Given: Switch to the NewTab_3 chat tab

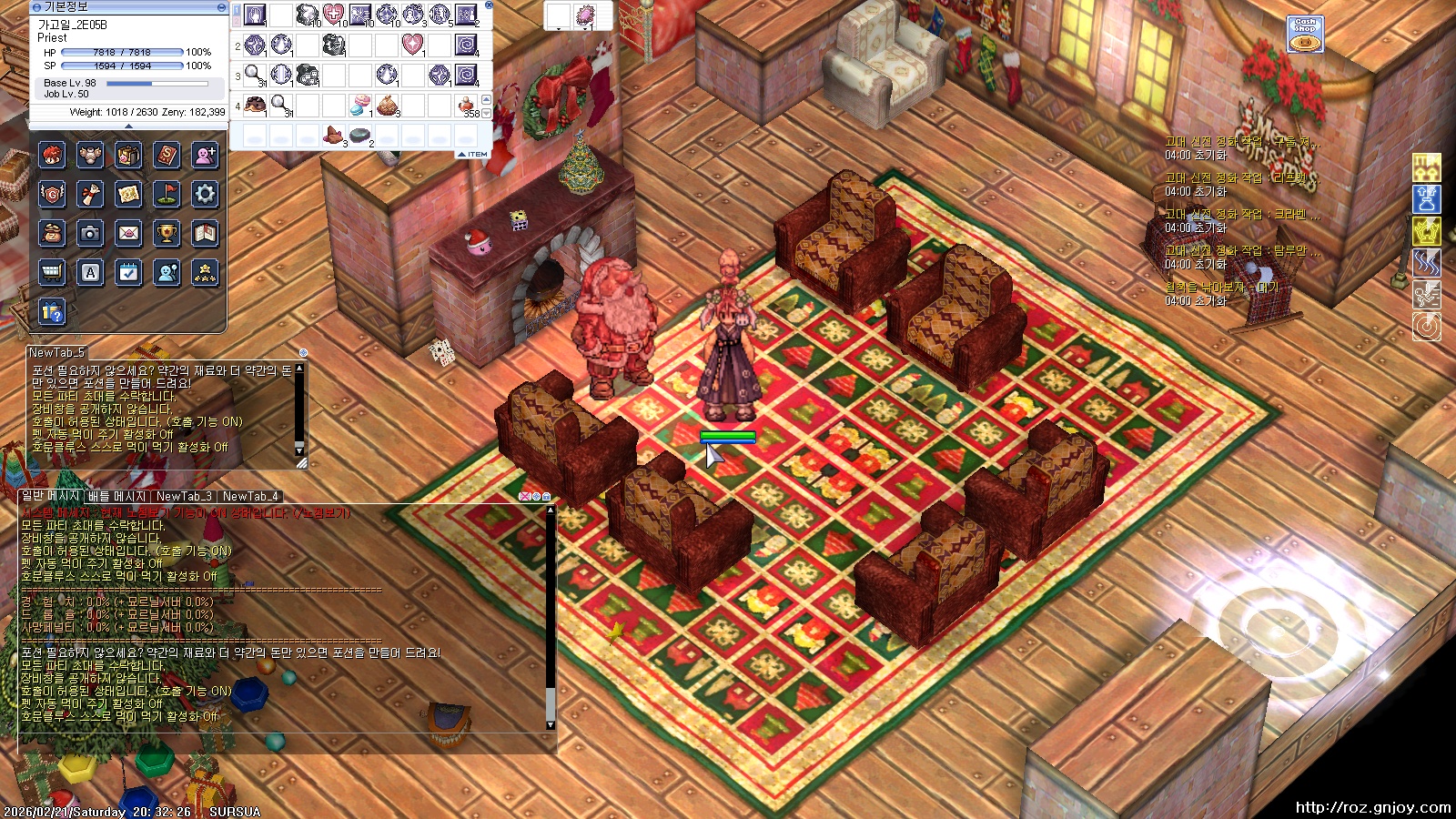Looking at the screenshot, I should pos(184,497).
